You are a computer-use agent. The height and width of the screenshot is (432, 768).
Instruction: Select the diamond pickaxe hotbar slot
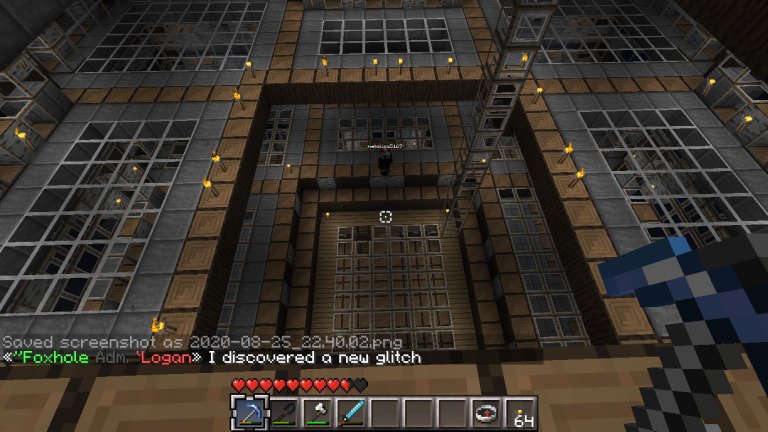(x=247, y=412)
